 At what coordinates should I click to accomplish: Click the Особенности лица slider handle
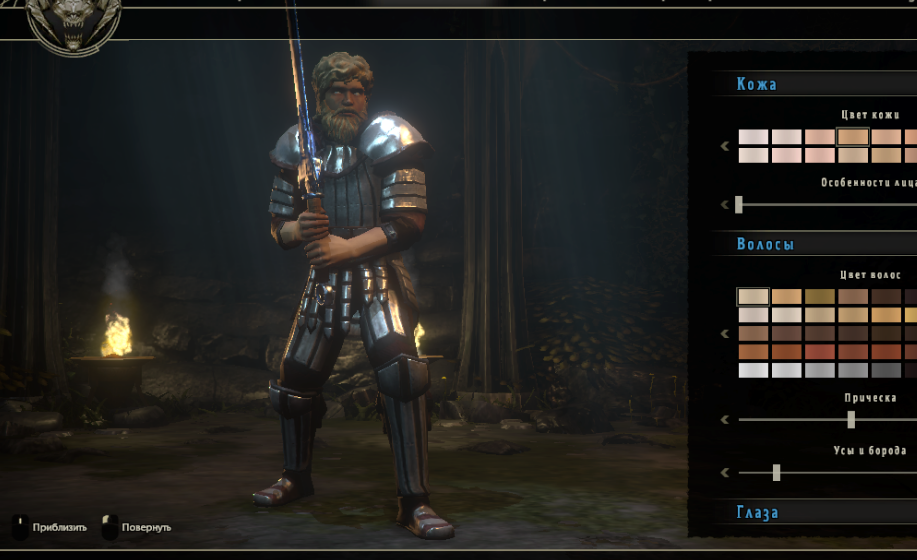[x=739, y=205]
